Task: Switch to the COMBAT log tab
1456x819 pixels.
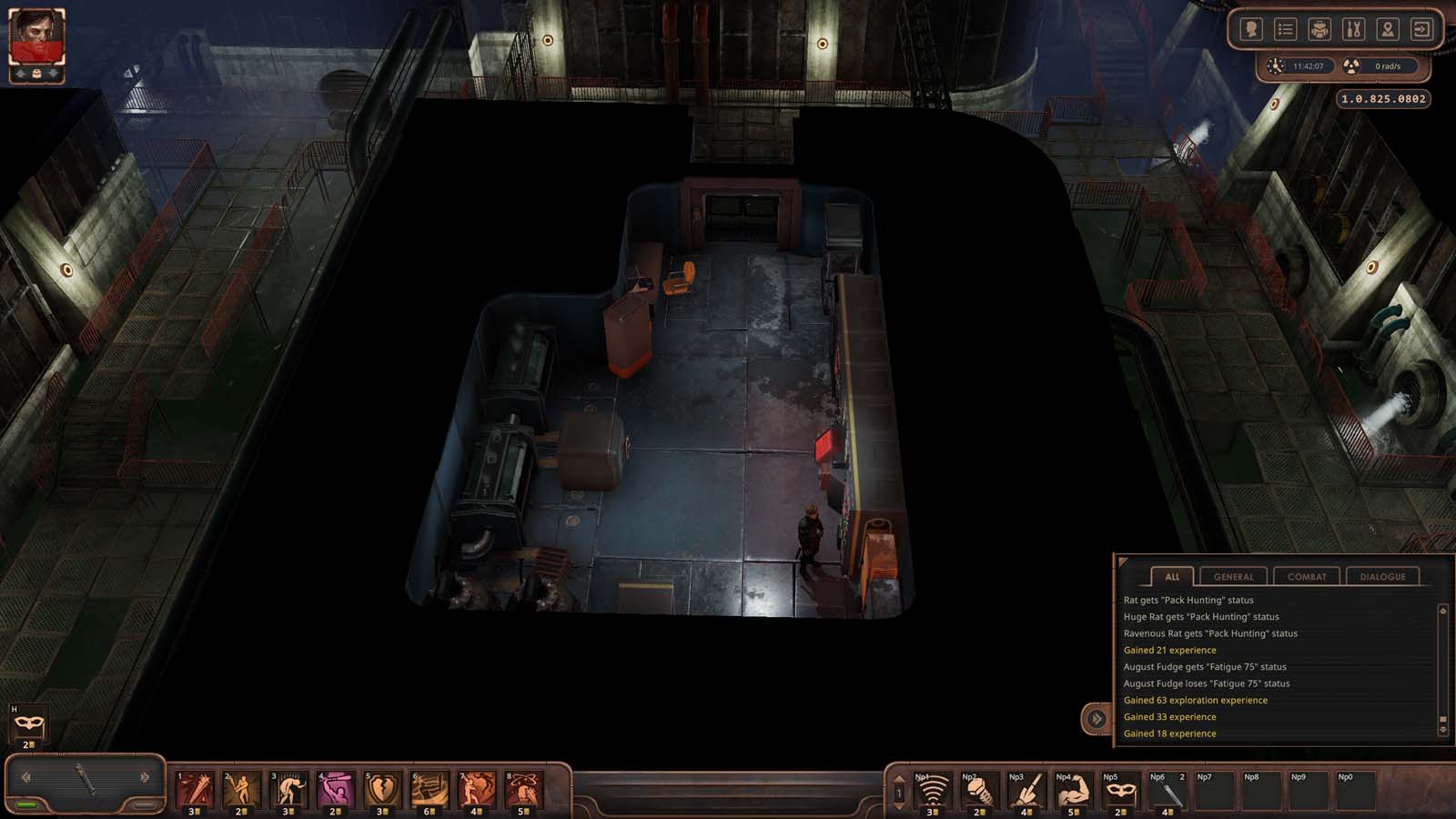Action: 1307,576
